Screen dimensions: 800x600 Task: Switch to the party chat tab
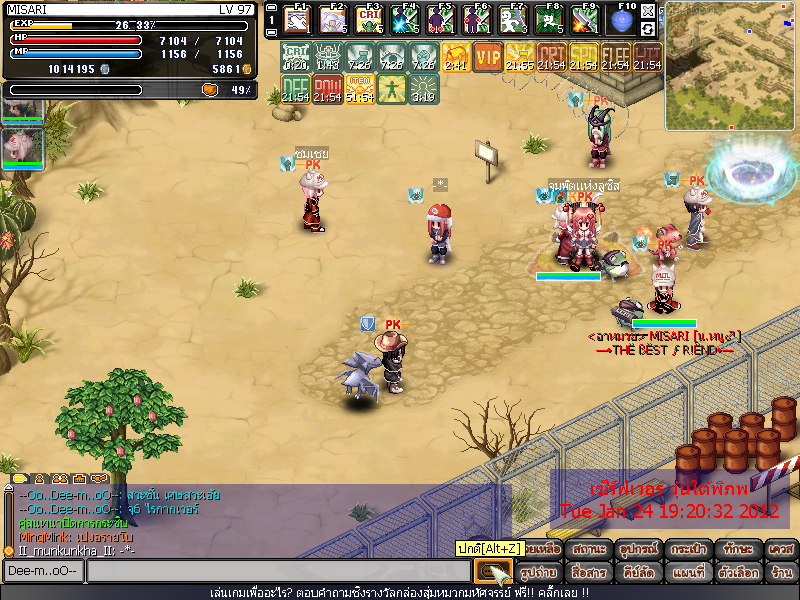(58, 479)
